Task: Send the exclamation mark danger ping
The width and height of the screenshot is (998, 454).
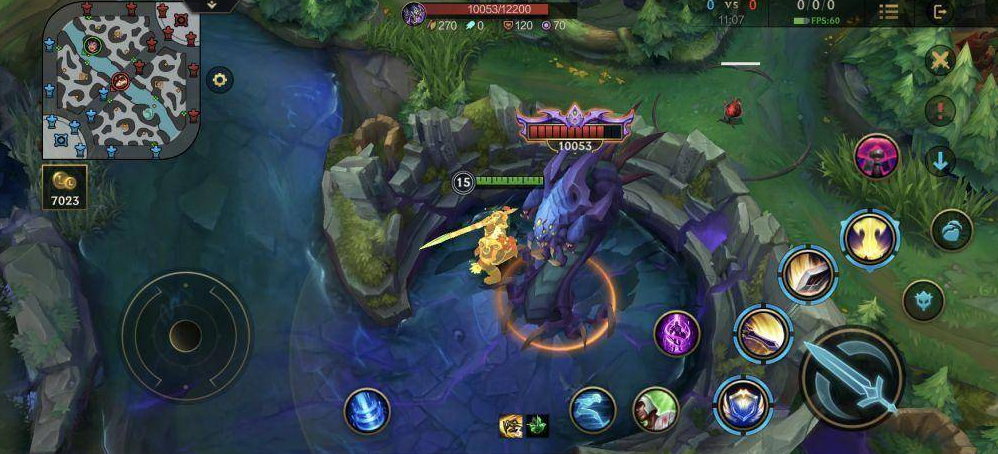Action: [940, 110]
